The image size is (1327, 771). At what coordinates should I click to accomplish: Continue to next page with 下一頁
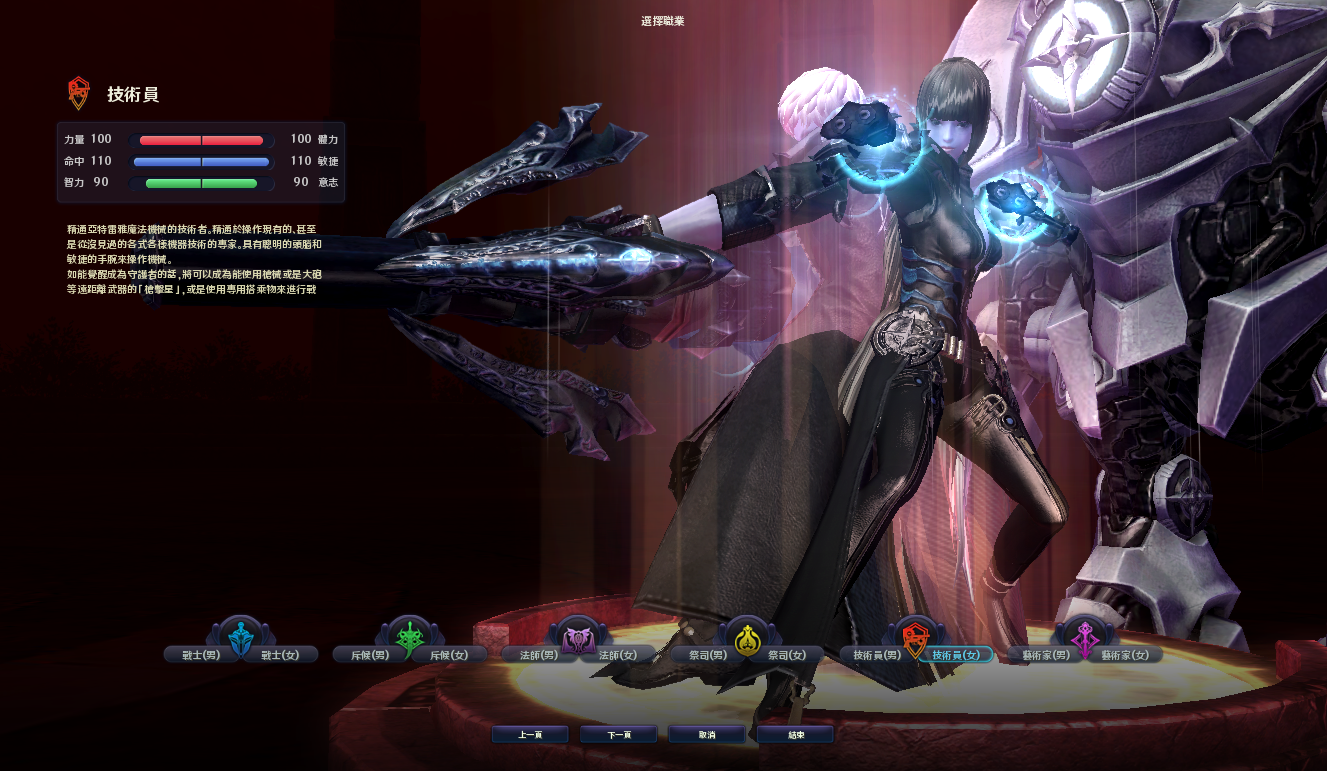coord(618,735)
